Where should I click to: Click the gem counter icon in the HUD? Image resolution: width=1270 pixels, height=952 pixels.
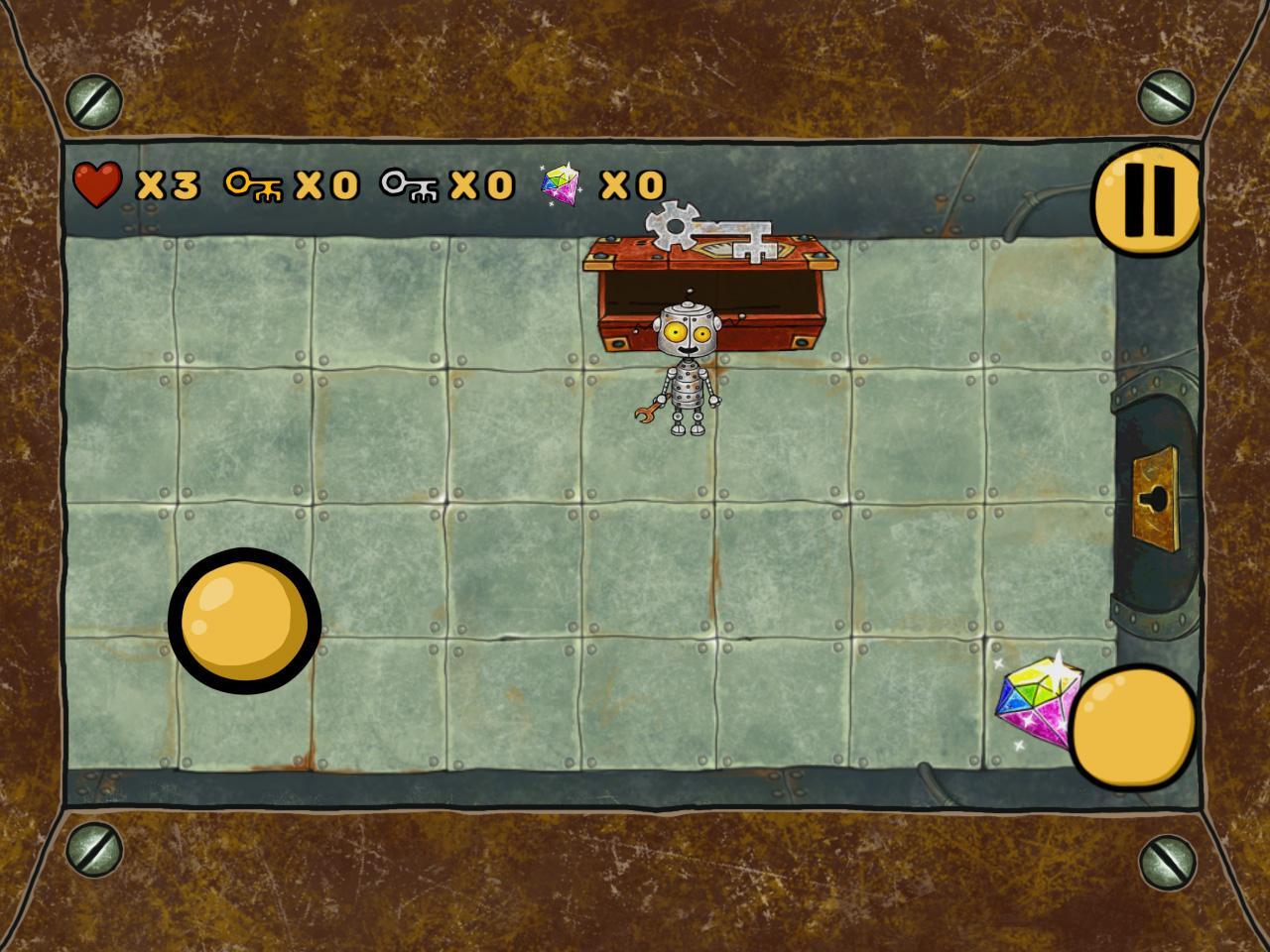point(563,184)
